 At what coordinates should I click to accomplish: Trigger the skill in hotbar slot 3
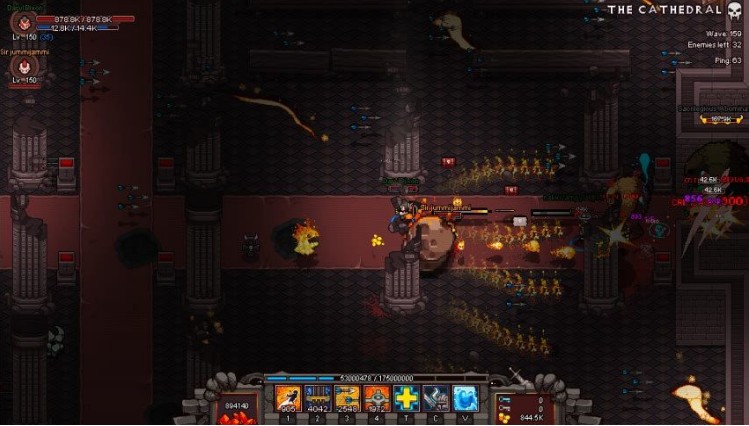[x=347, y=398]
